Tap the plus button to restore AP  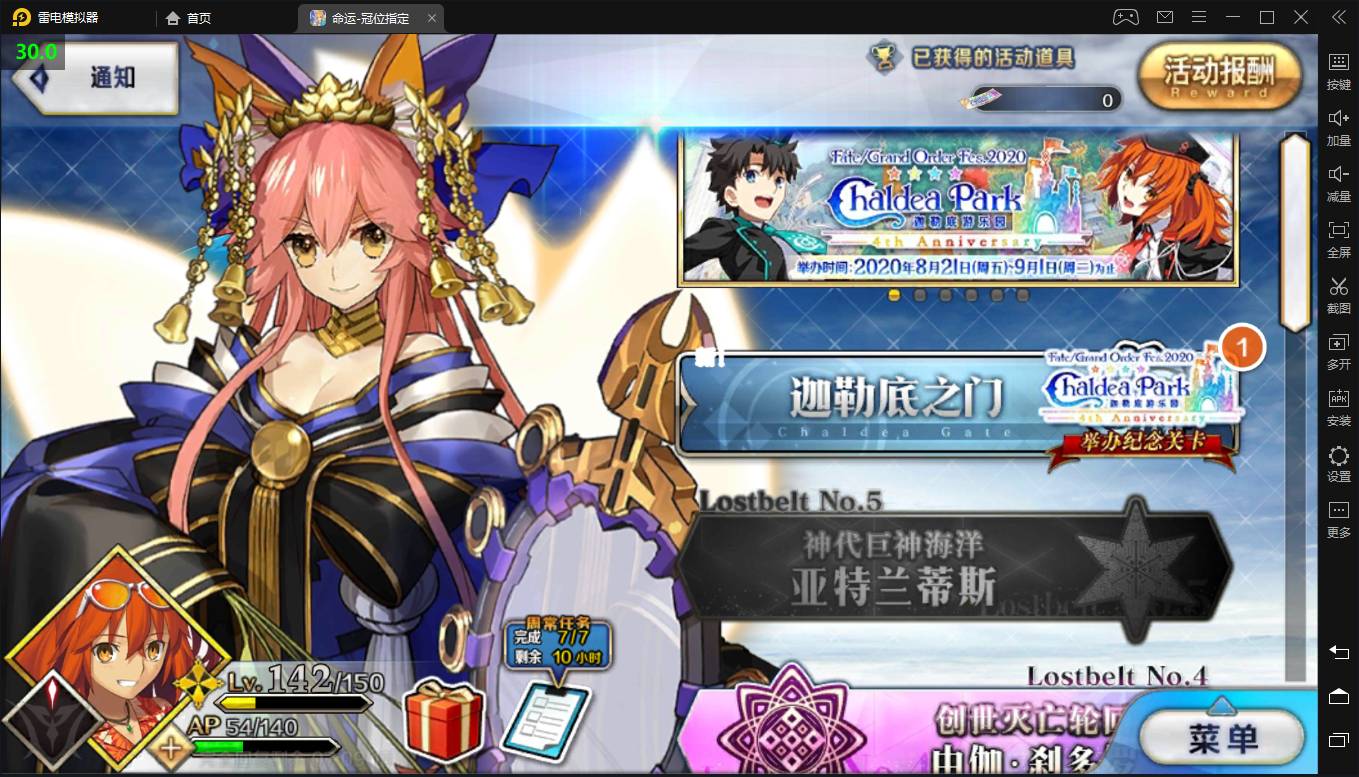pos(172,748)
